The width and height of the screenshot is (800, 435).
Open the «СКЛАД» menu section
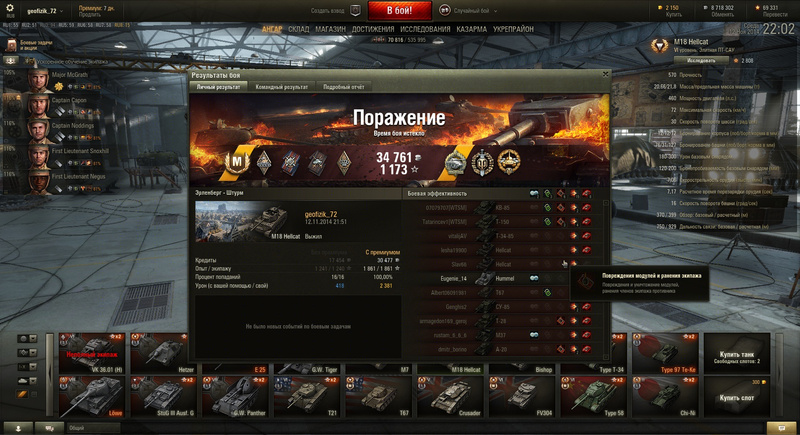pyautogui.click(x=299, y=29)
